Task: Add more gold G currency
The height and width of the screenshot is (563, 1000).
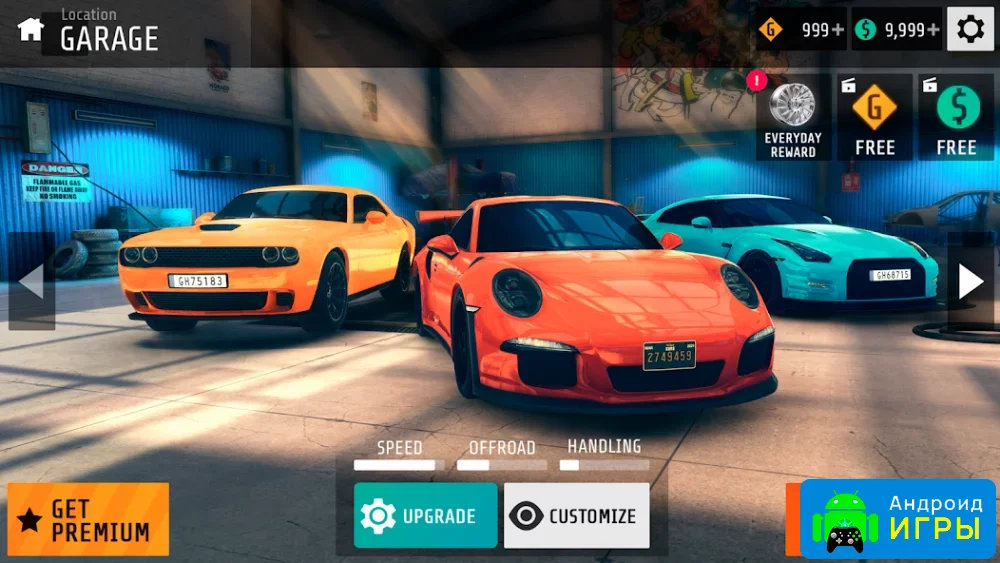Action: [x=800, y=30]
